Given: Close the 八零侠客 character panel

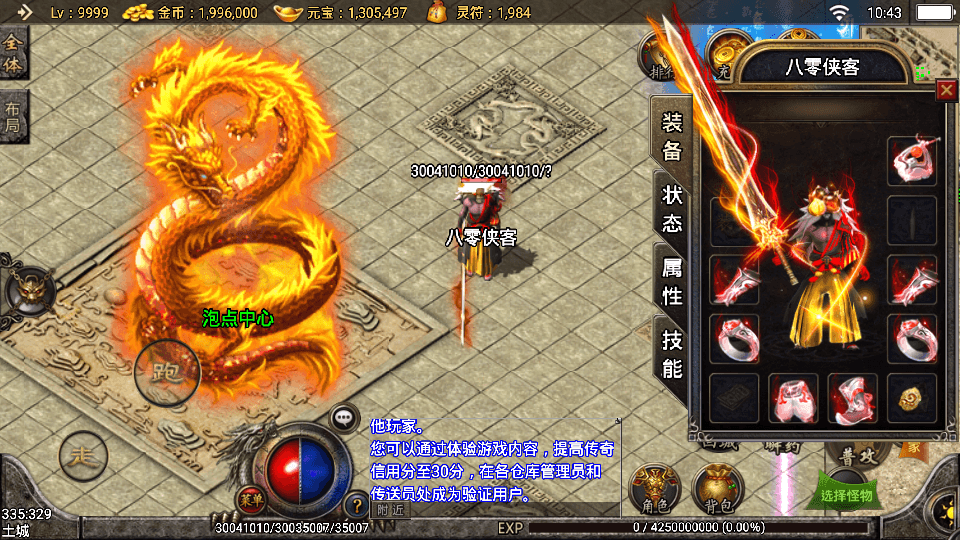Looking at the screenshot, I should pos(945,91).
